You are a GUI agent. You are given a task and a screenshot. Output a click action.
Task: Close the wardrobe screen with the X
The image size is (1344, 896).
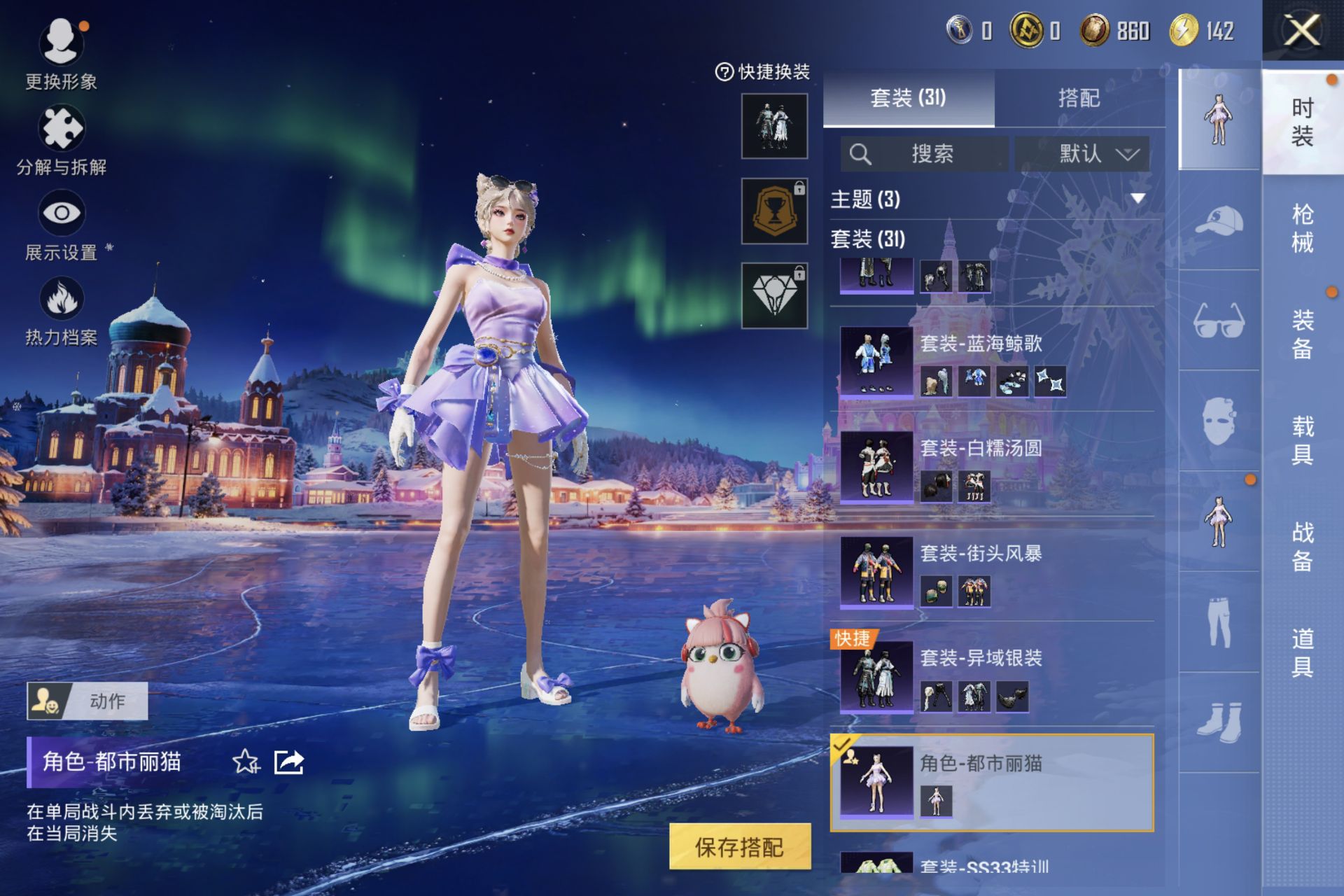pos(1302,31)
